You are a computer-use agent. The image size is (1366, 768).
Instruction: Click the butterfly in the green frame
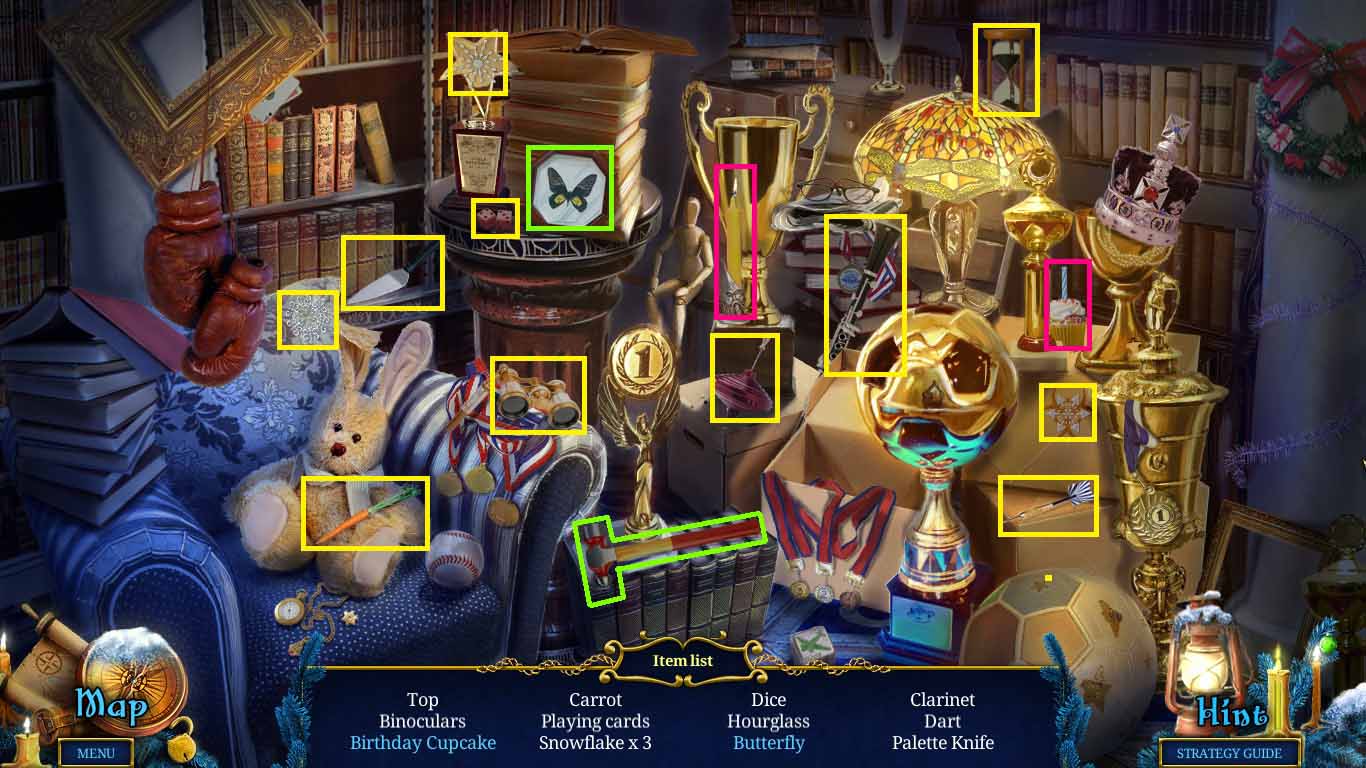pos(569,188)
